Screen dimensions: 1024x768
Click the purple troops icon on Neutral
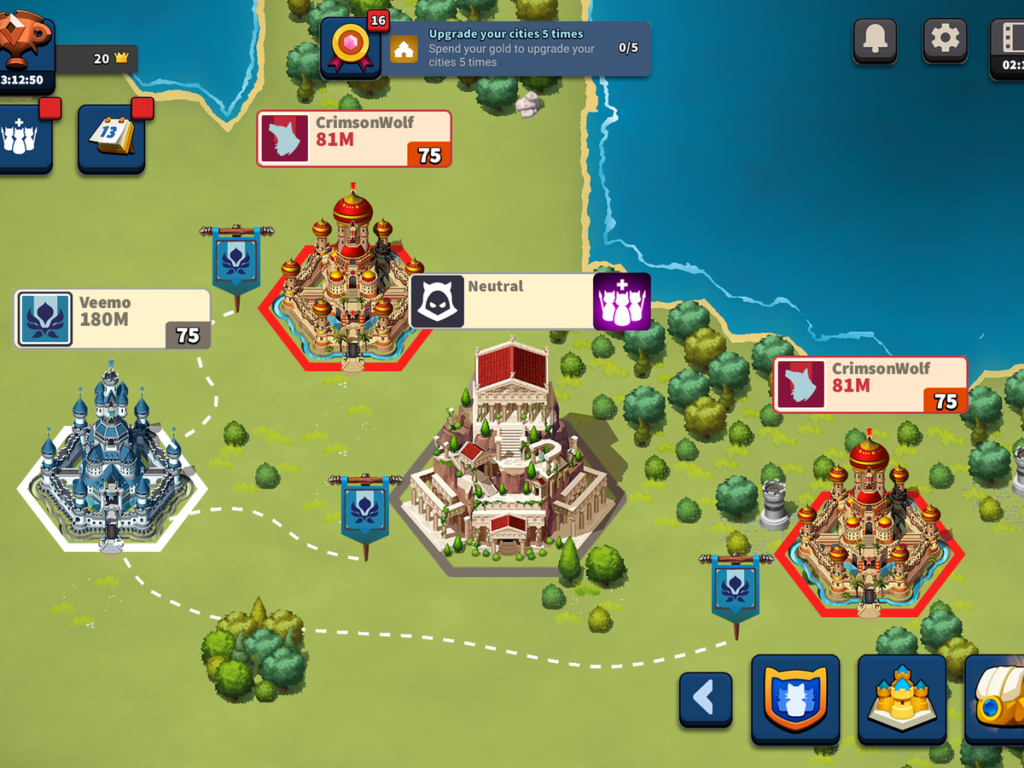point(622,301)
